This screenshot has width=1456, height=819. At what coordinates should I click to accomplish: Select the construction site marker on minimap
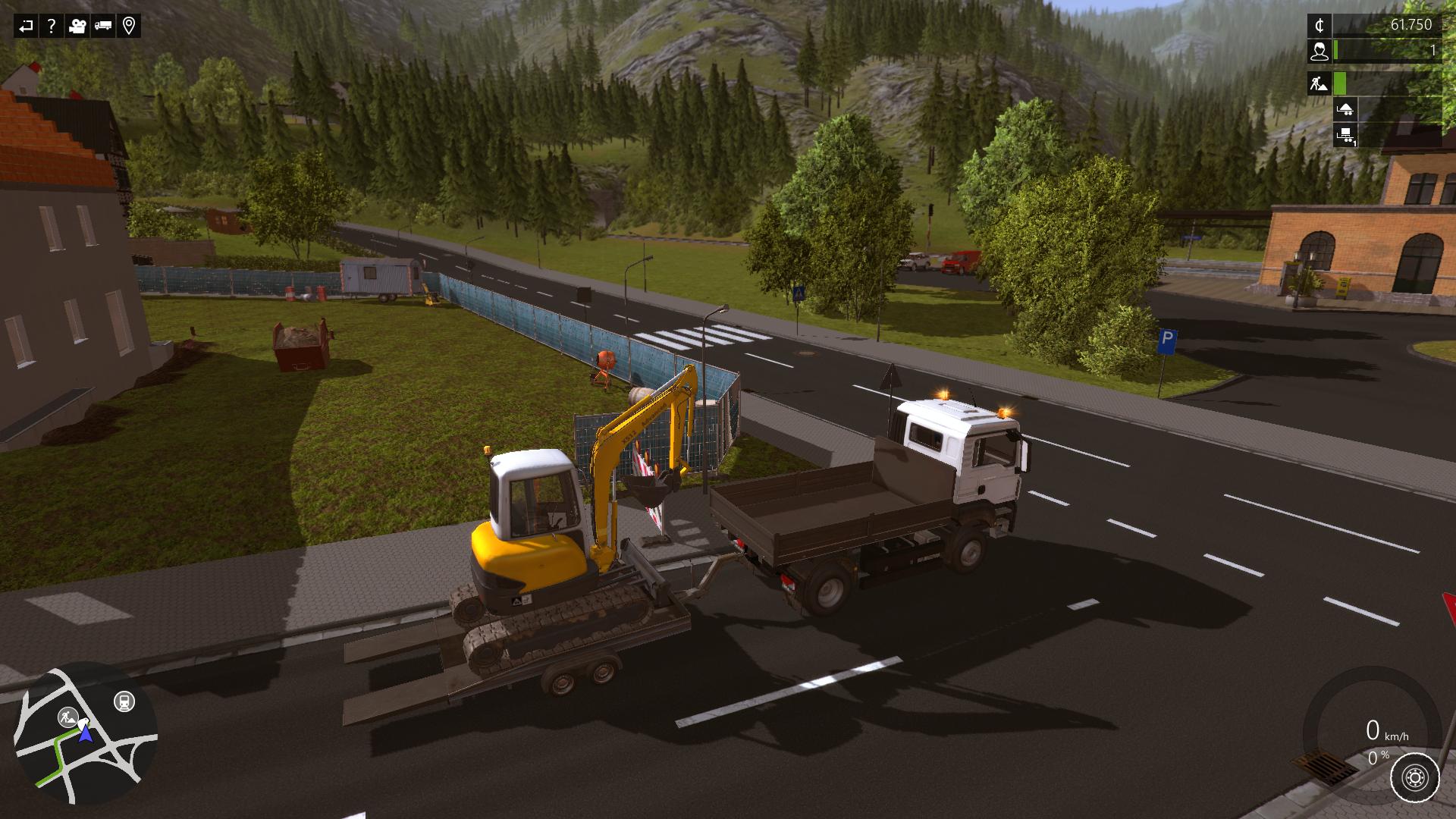68,717
